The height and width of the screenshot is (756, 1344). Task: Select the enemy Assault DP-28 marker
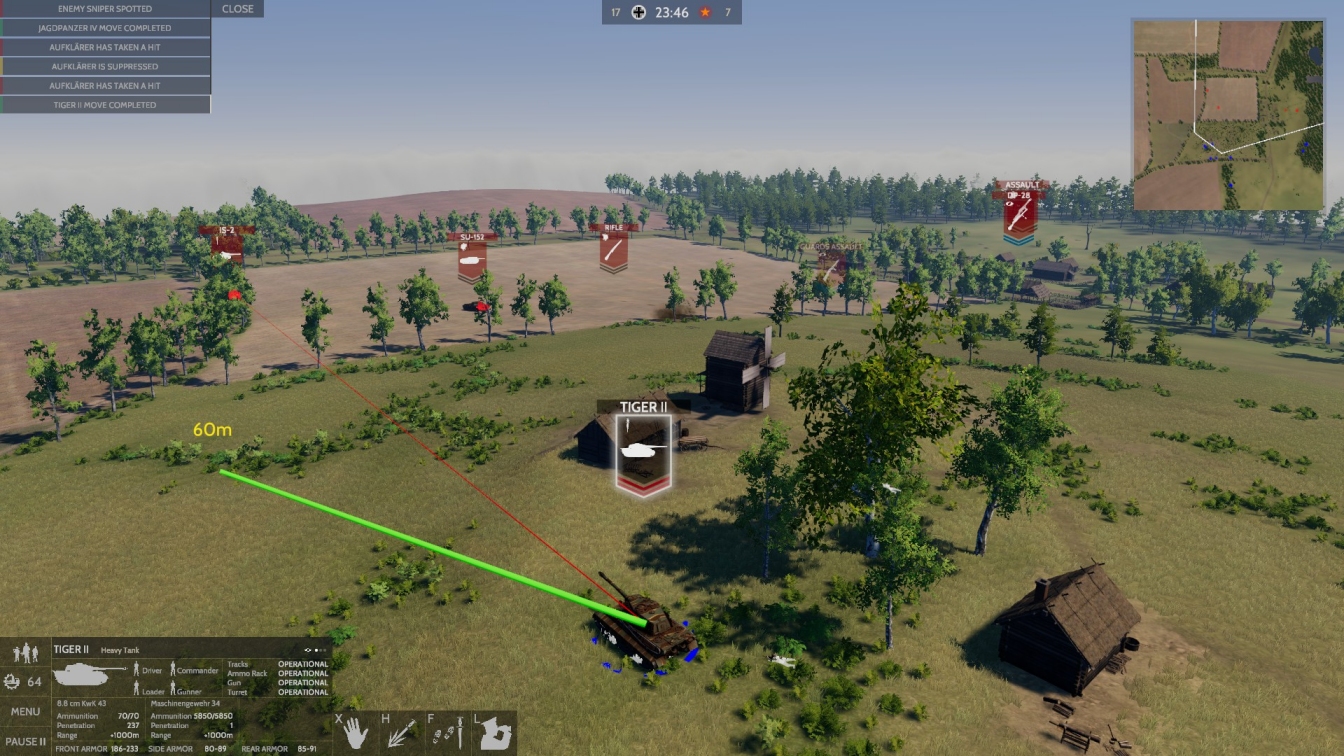coord(1019,212)
